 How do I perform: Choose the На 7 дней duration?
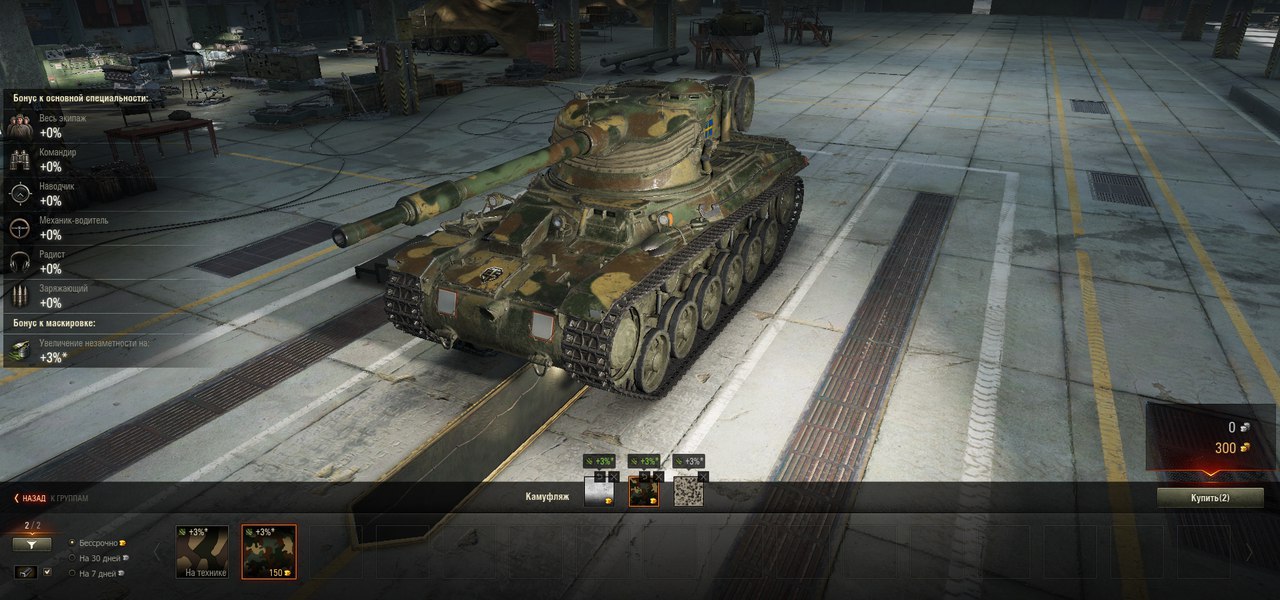pyautogui.click(x=72, y=573)
